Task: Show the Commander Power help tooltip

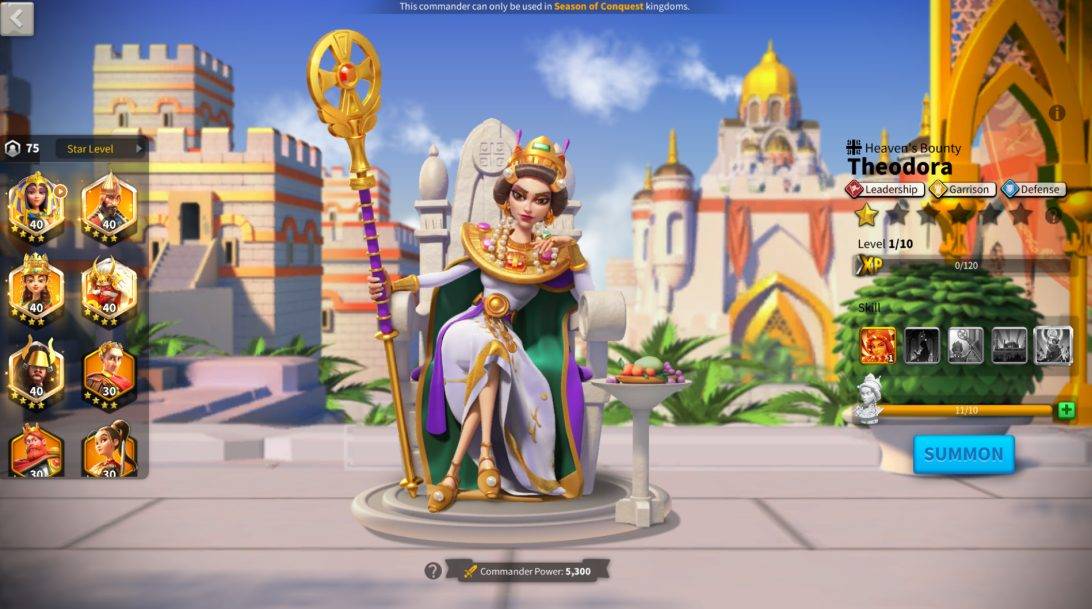Action: (432, 571)
